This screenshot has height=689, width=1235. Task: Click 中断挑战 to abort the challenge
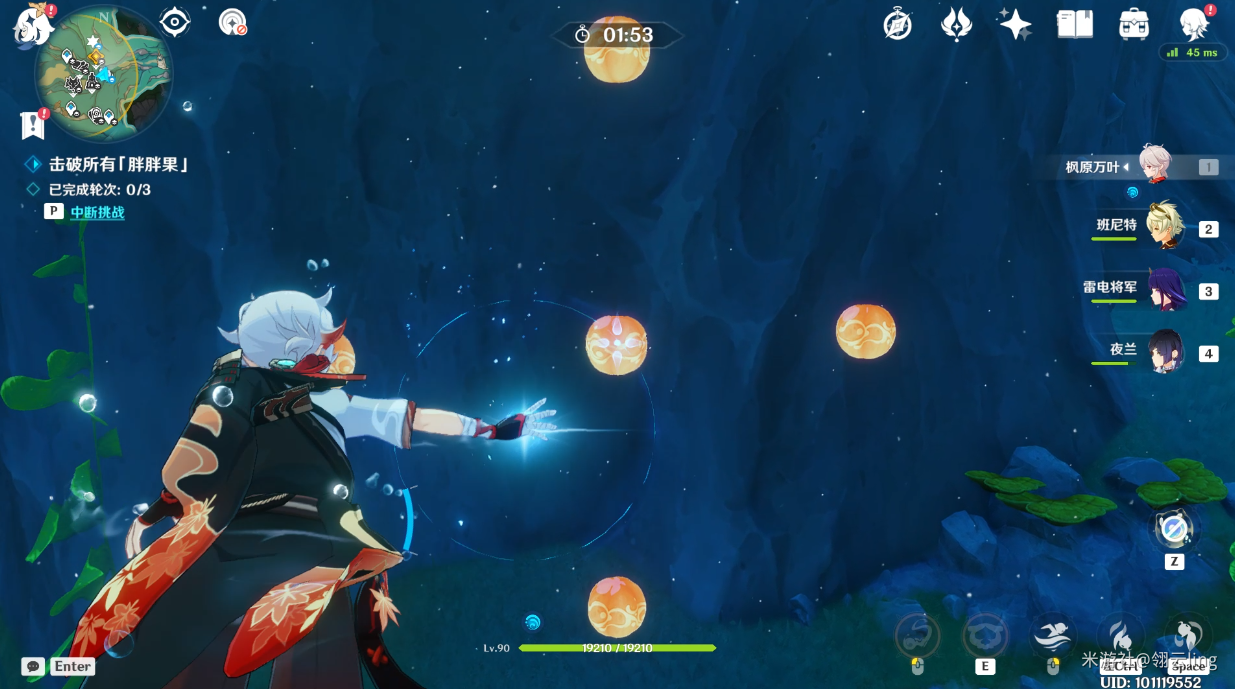(x=97, y=212)
